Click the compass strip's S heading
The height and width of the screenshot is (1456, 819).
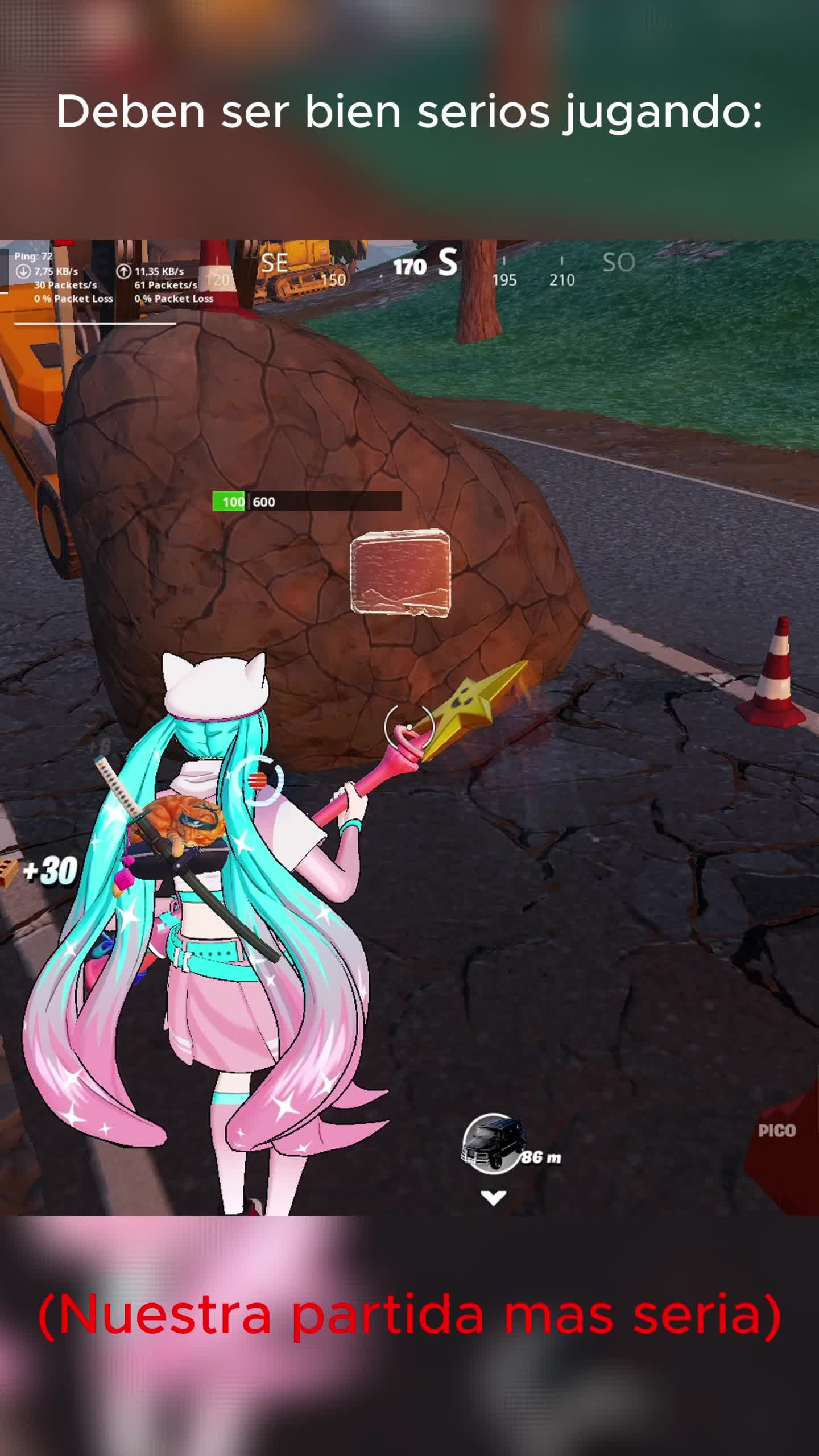coord(447,264)
